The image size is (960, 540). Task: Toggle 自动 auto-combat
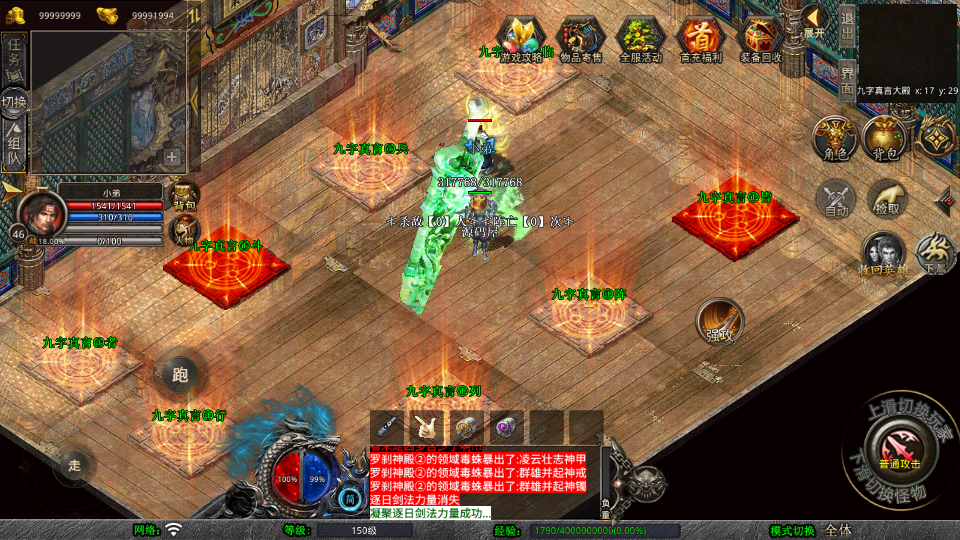pos(836,199)
